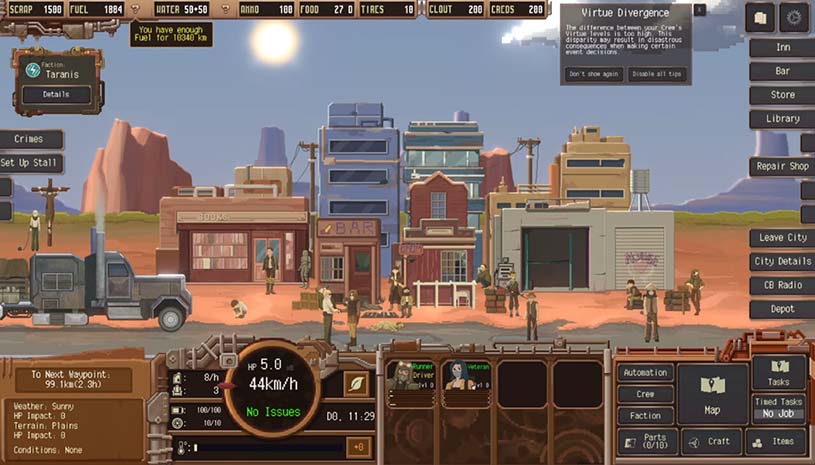Close the Virtue Divergence tip
The height and width of the screenshot is (465, 815).
699,9
